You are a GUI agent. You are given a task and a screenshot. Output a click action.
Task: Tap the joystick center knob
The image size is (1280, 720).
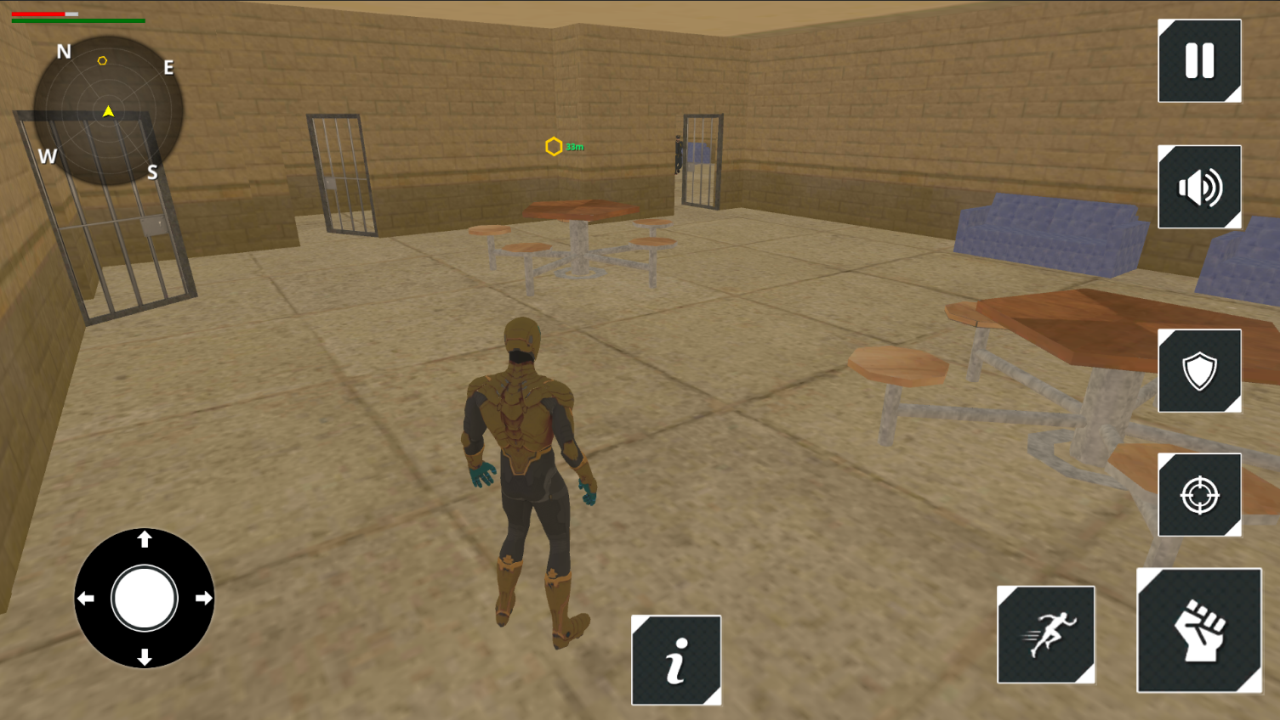pyautogui.click(x=143, y=598)
